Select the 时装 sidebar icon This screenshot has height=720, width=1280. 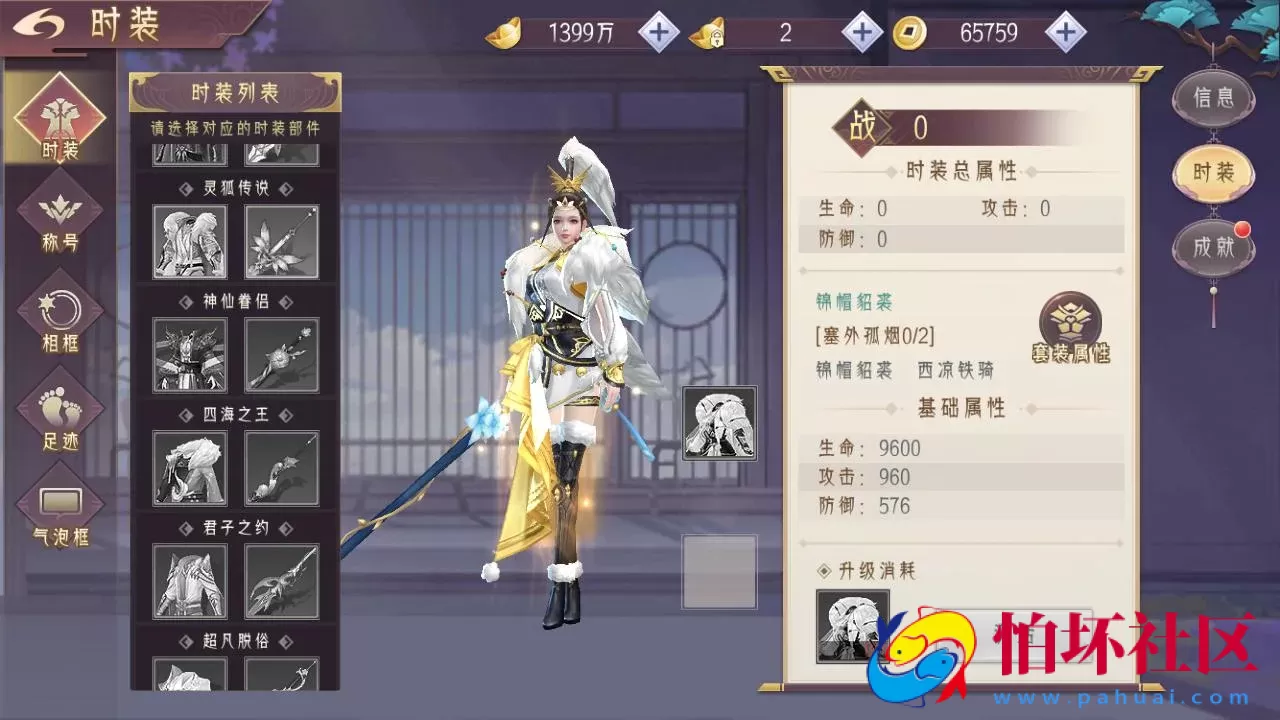[59, 115]
